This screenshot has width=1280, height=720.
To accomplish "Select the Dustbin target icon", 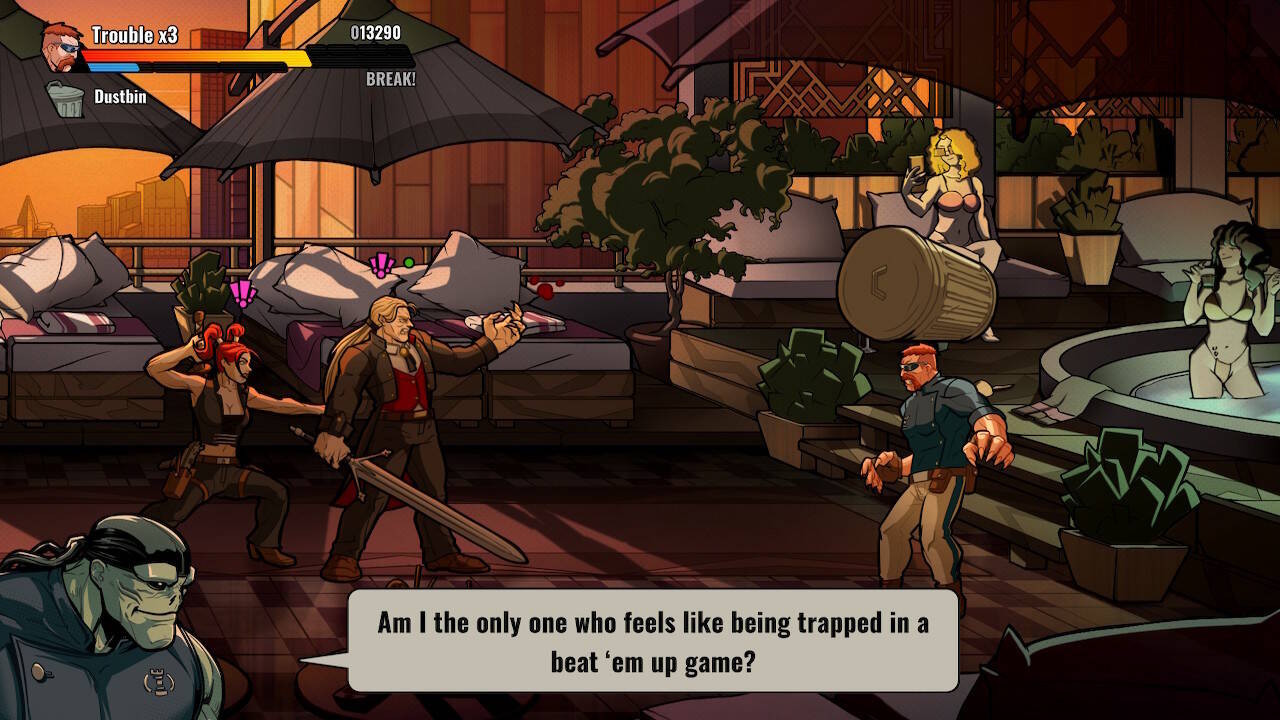I will [x=66, y=99].
